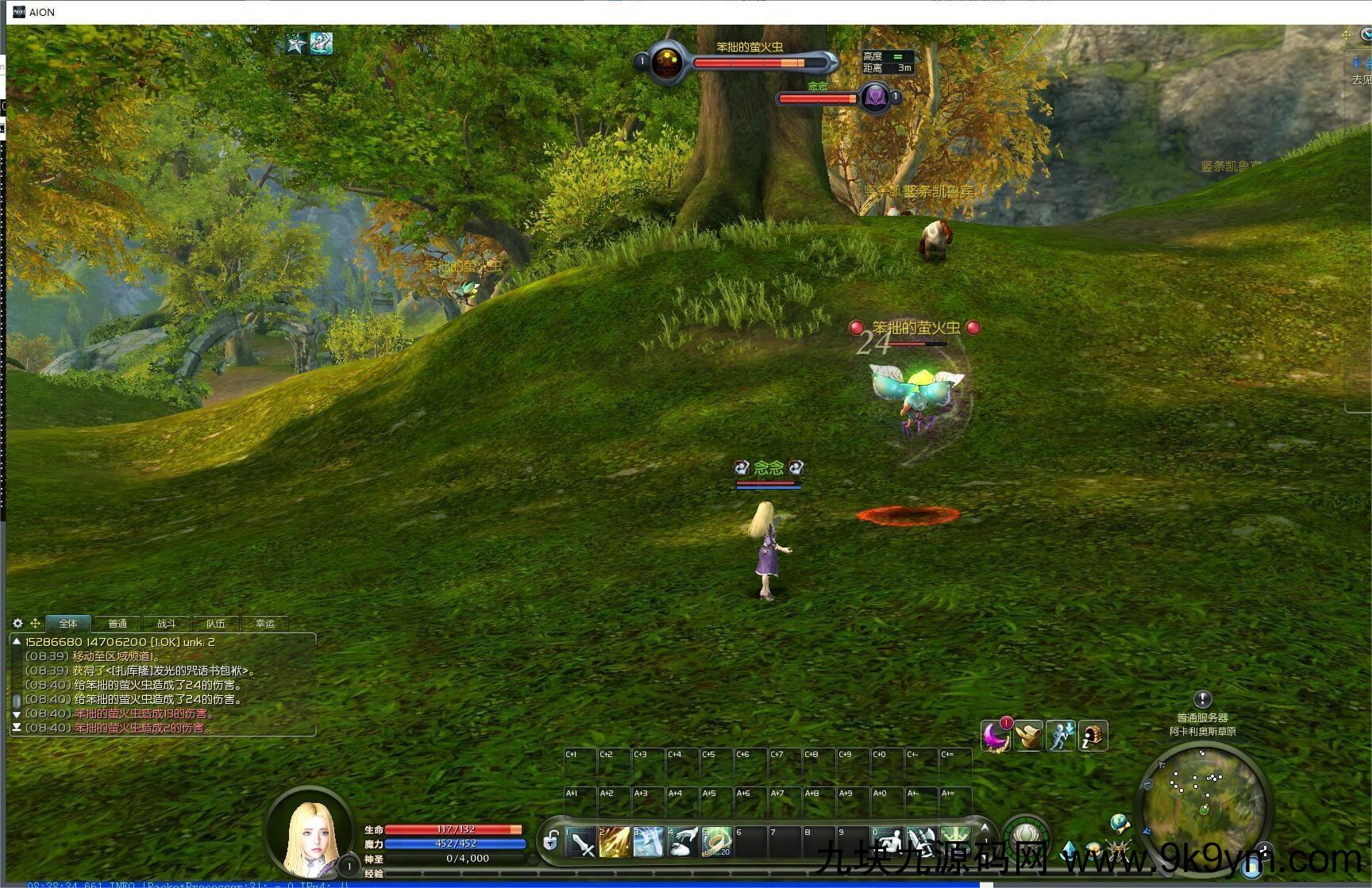This screenshot has width=1372, height=888.
Task: Select the player portrait
Action: [309, 835]
